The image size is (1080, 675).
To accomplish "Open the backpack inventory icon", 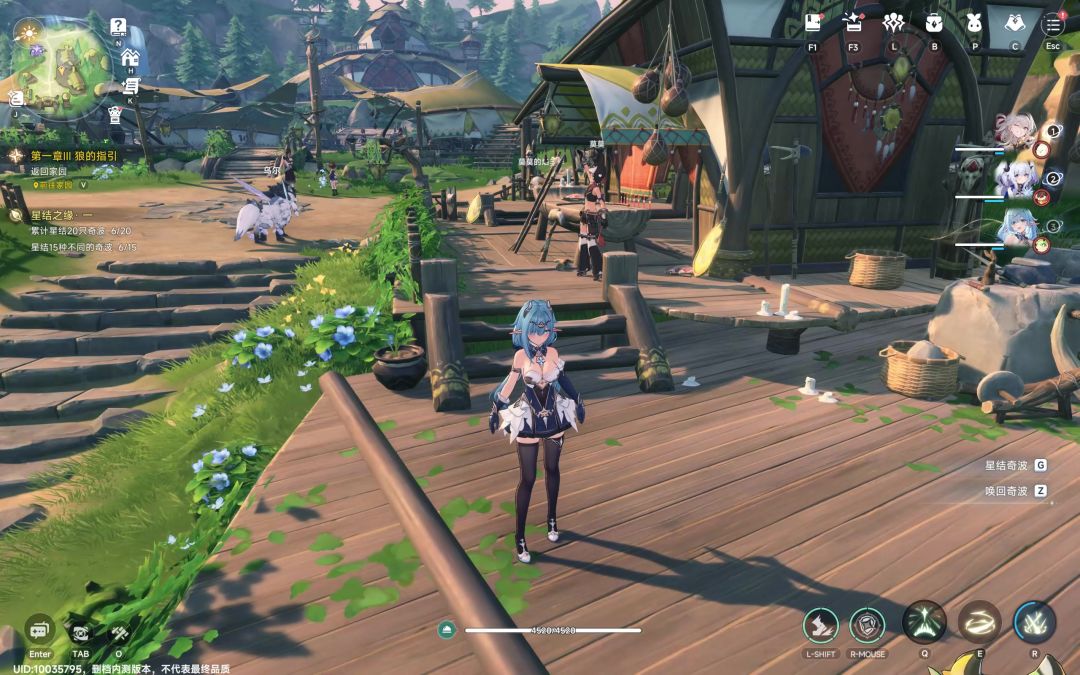I will (x=934, y=24).
